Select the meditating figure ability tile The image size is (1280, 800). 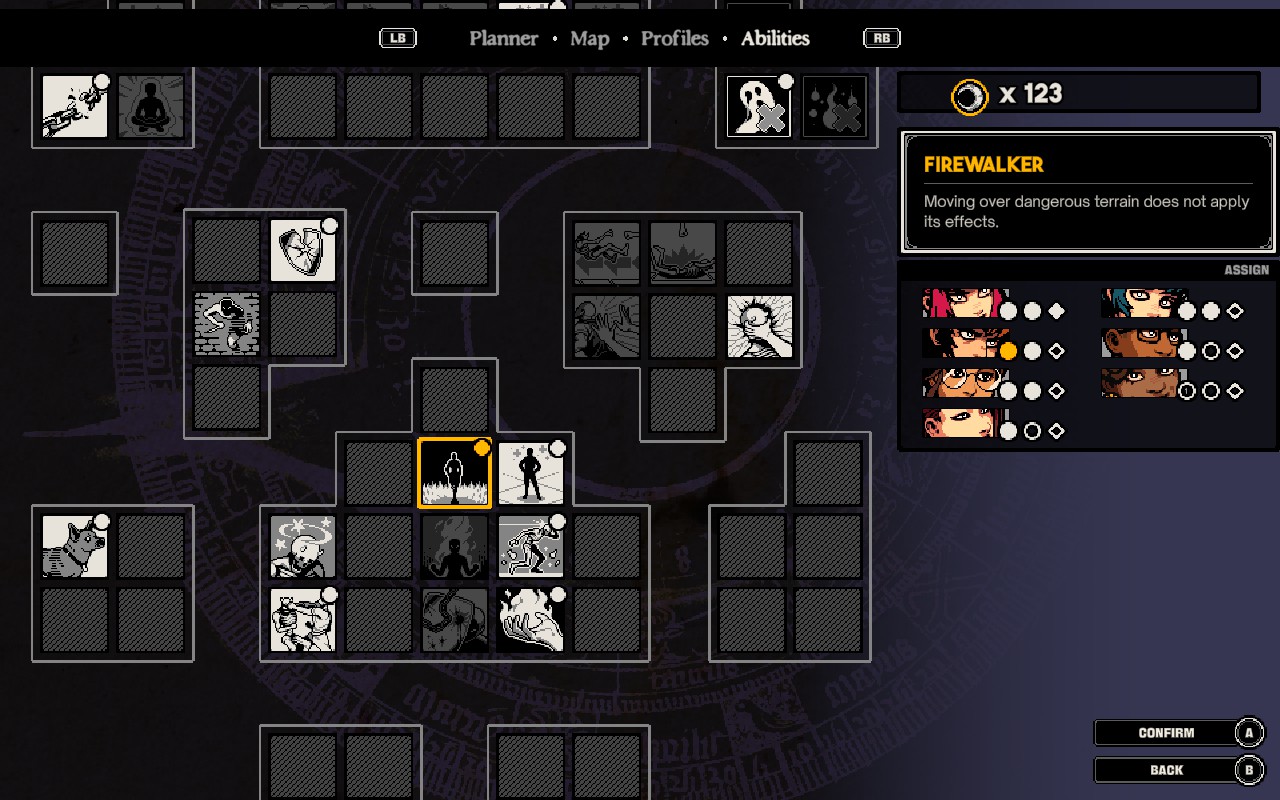point(151,106)
